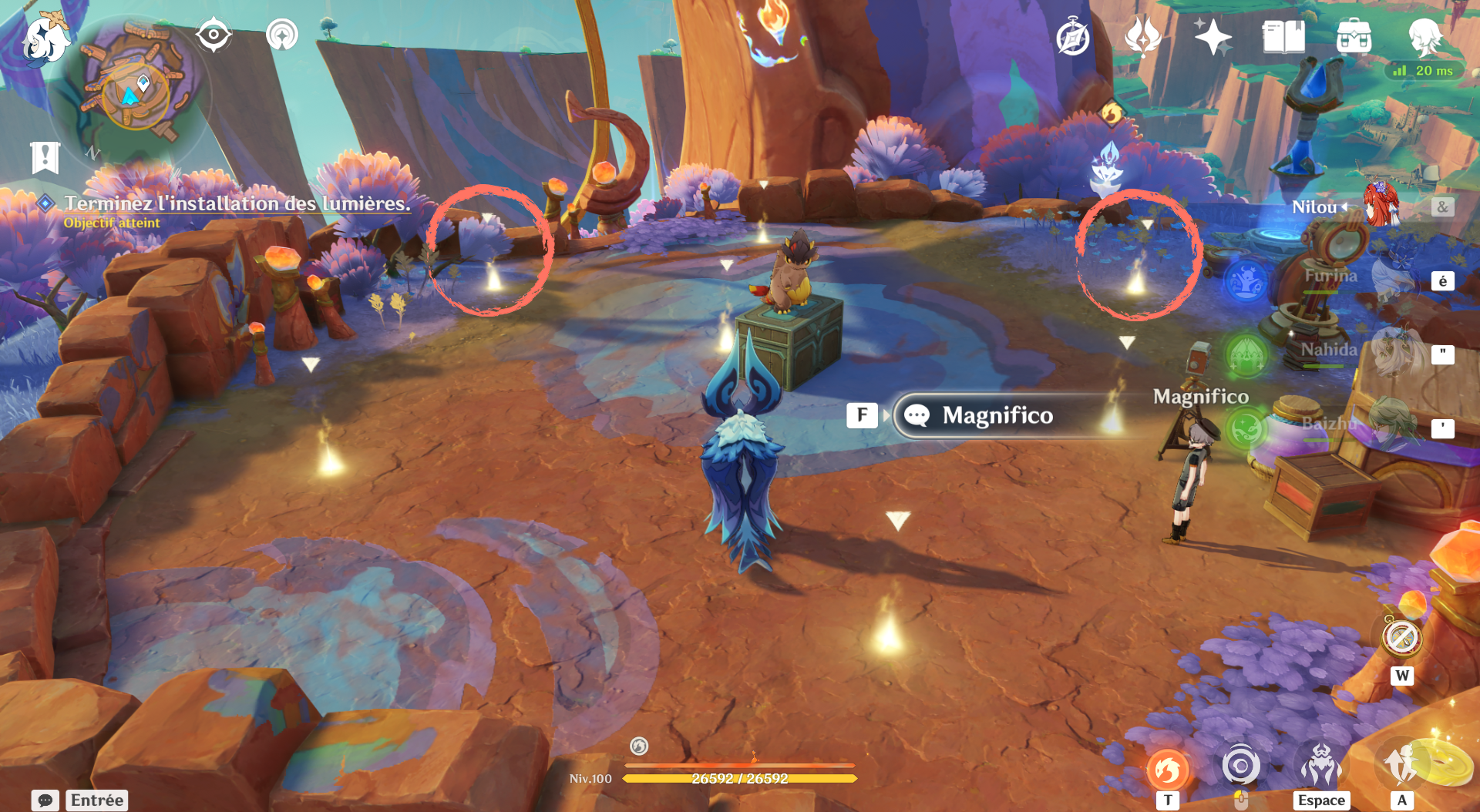1480x812 pixels.
Task: Talk to Magnifico via dialogue prompt
Action: (x=997, y=416)
